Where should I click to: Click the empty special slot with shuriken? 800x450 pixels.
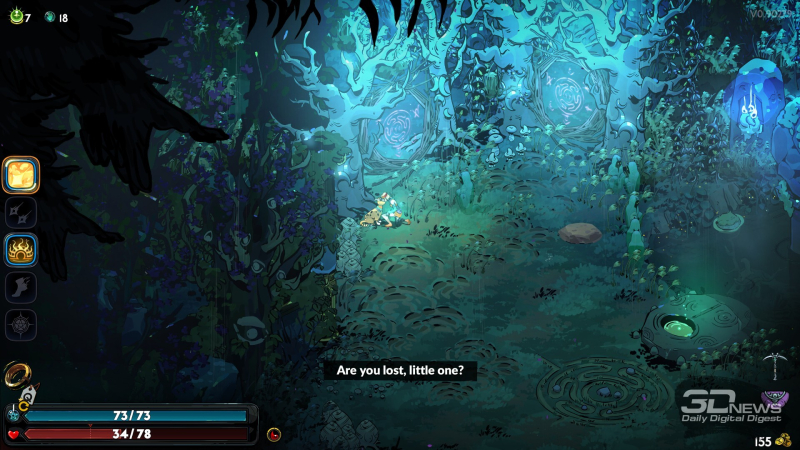coord(21,212)
